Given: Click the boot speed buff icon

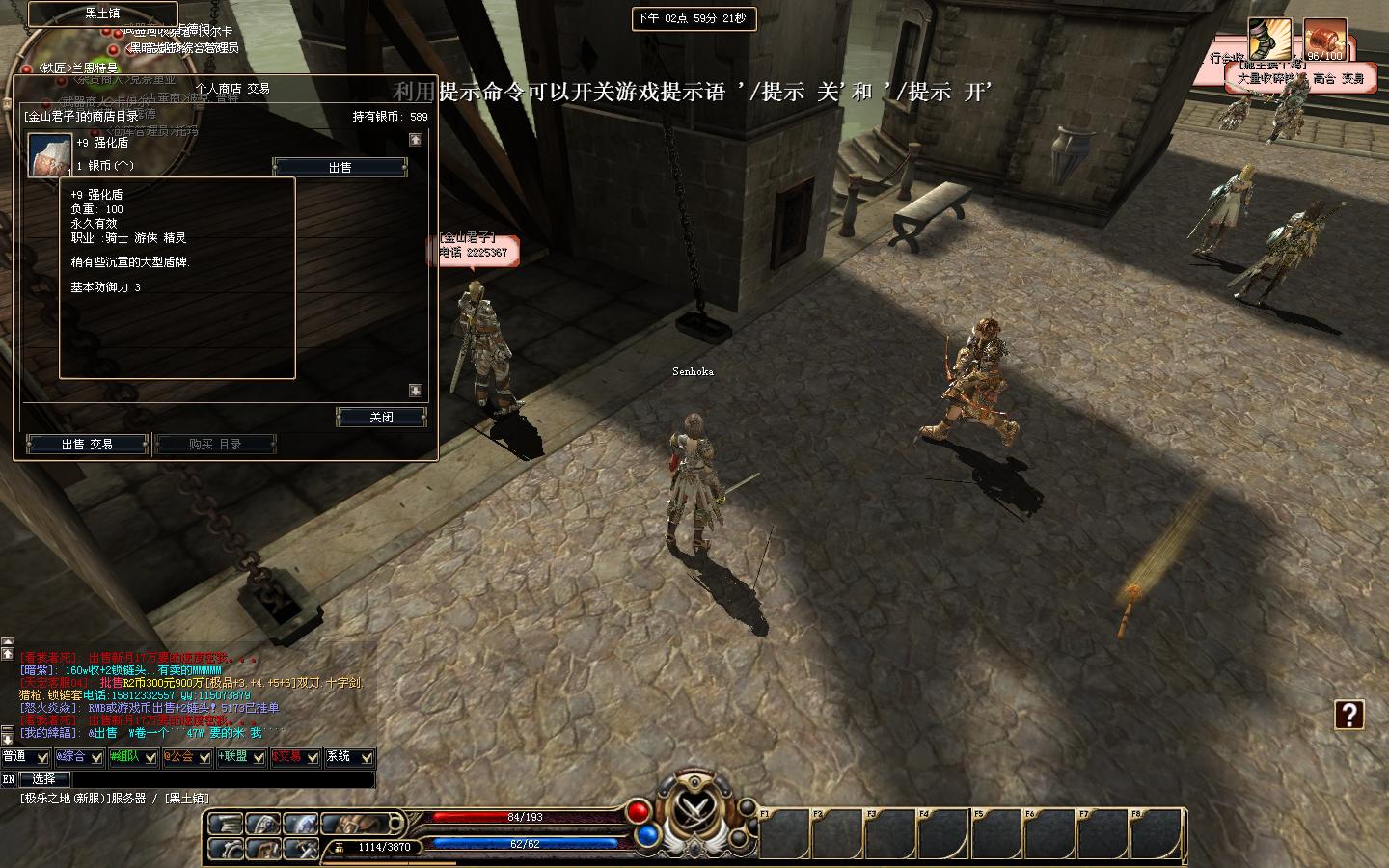Looking at the screenshot, I should pyautogui.click(x=1269, y=41).
